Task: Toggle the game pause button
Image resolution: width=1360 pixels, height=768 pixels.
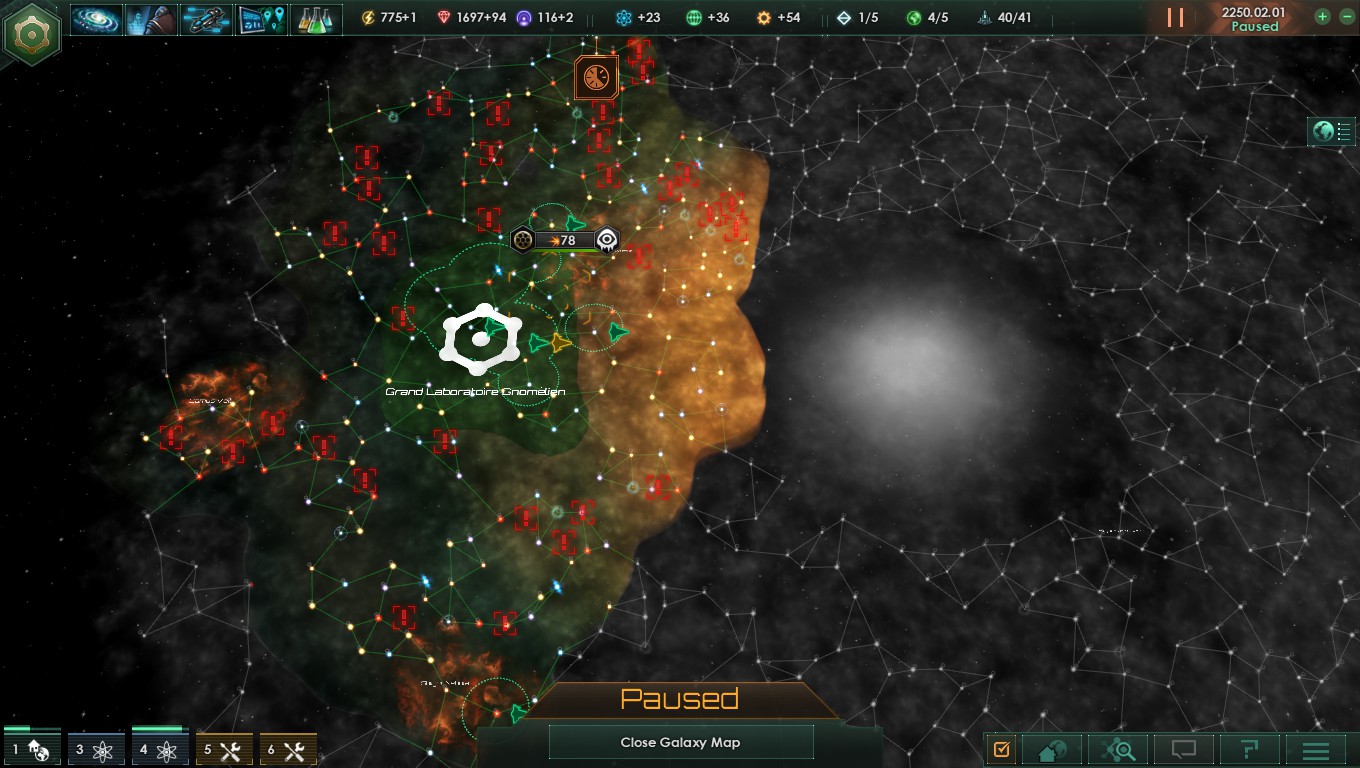Action: tap(1175, 18)
